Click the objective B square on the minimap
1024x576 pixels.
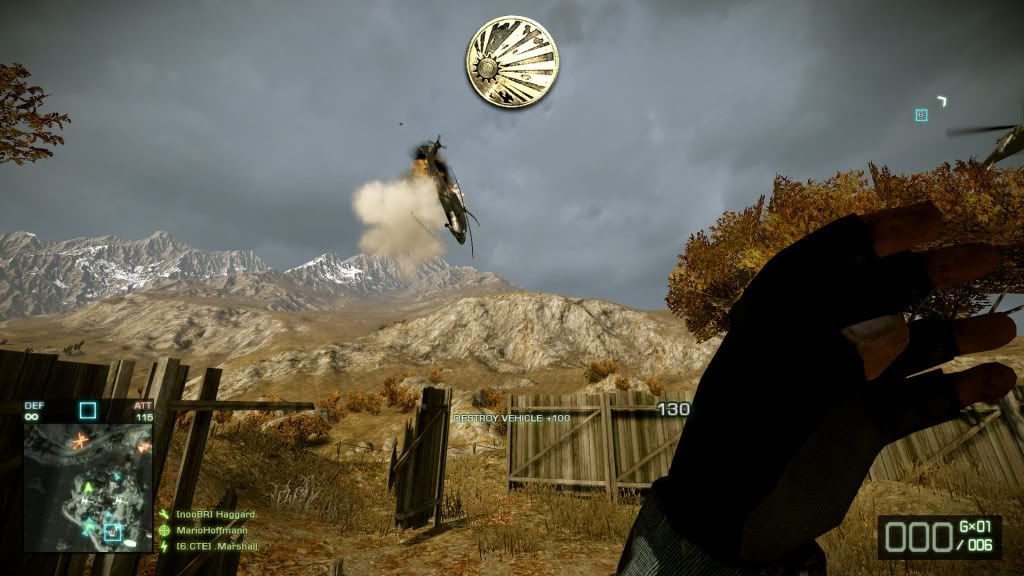click(x=112, y=531)
